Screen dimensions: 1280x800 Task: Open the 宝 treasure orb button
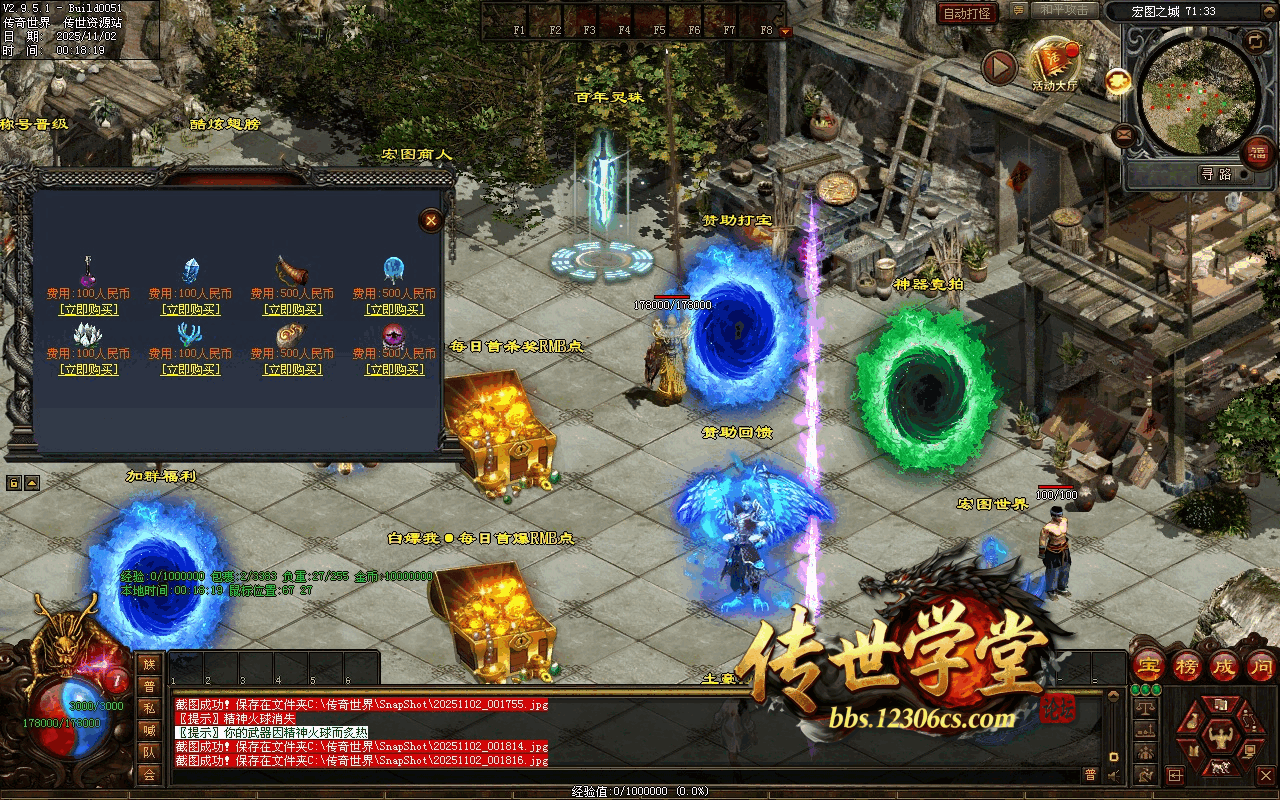click(x=1148, y=666)
